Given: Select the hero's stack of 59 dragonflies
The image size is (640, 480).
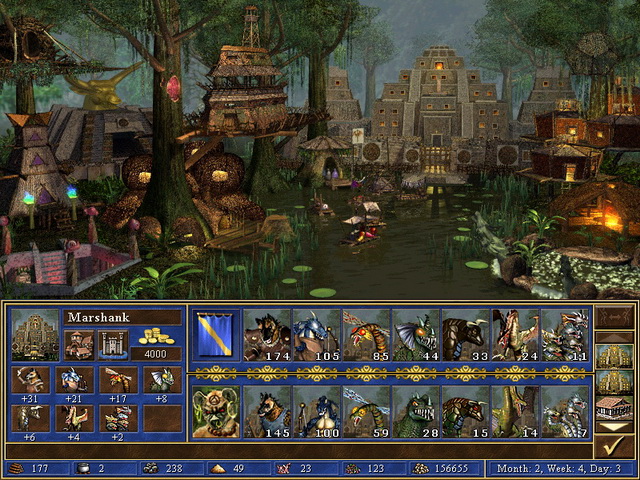Looking at the screenshot, I should 365,411.
